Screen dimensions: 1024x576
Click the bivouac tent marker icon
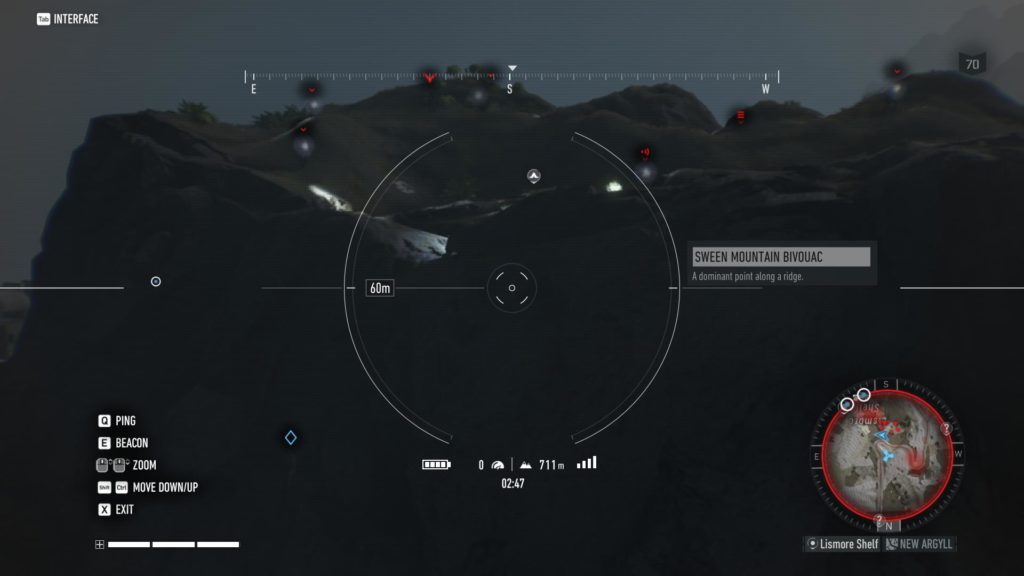[x=534, y=176]
